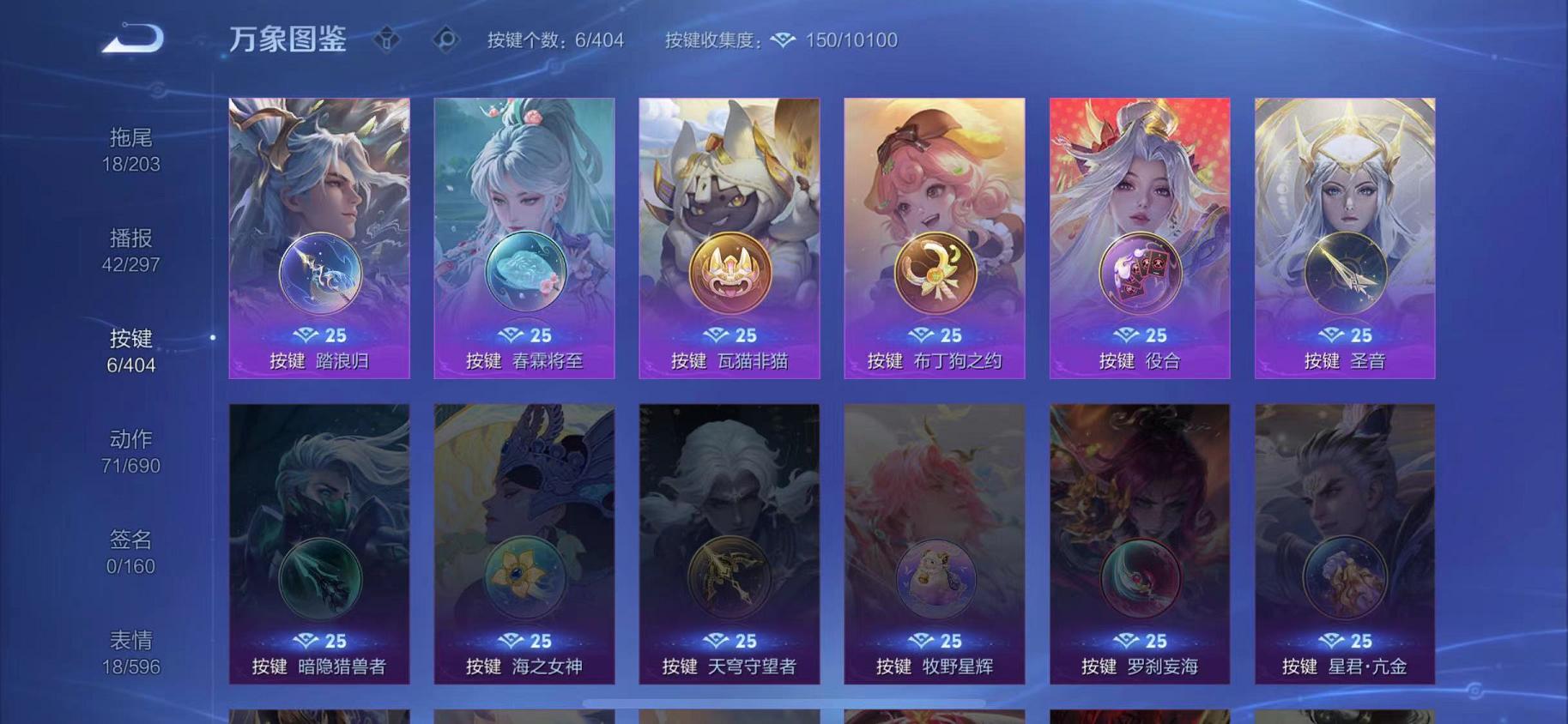Click the collar emblem on 布丁狗之约
Viewport: 1568px width, 724px height.
[x=935, y=272]
